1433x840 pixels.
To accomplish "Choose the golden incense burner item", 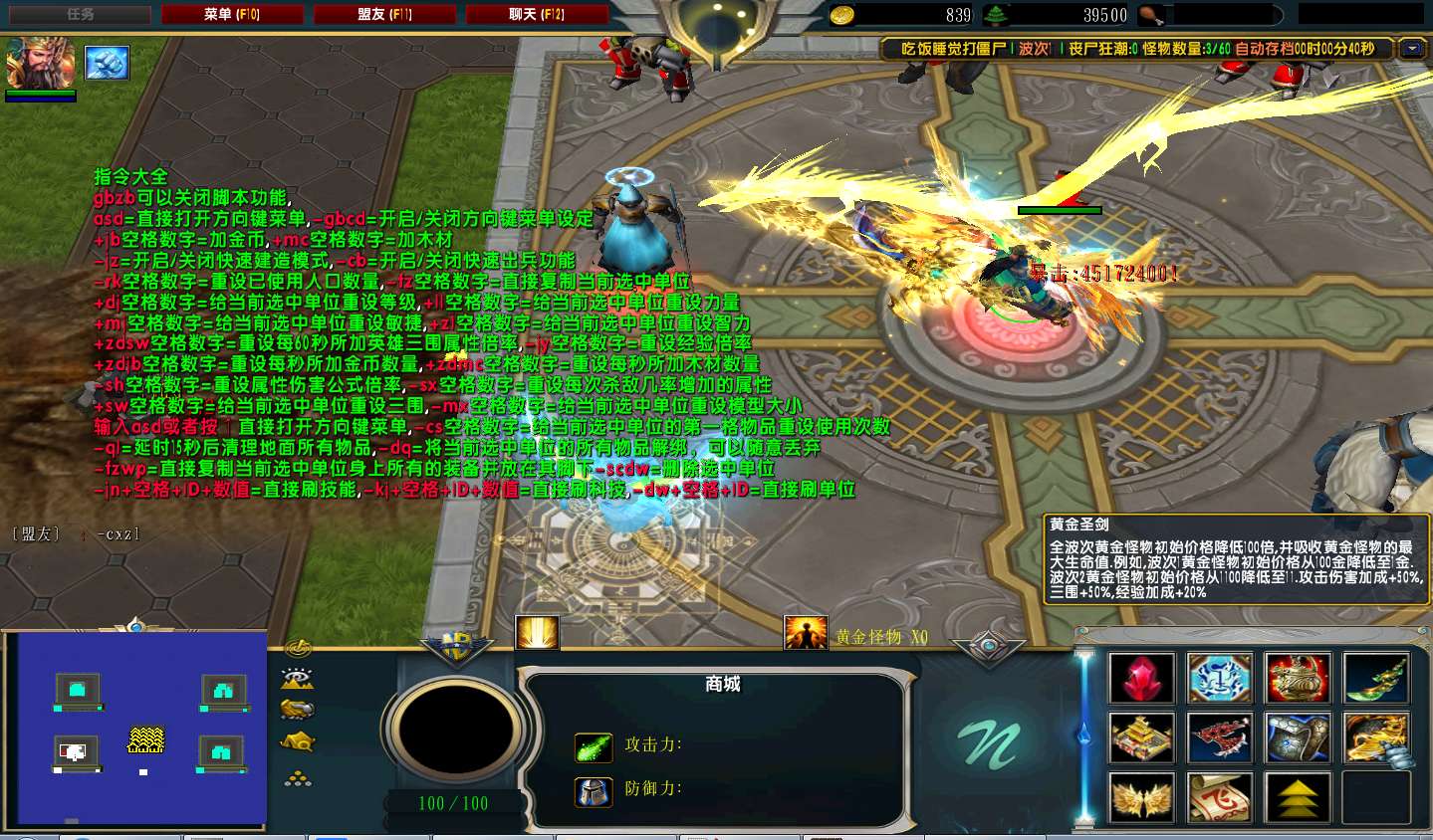I will click(x=1297, y=679).
